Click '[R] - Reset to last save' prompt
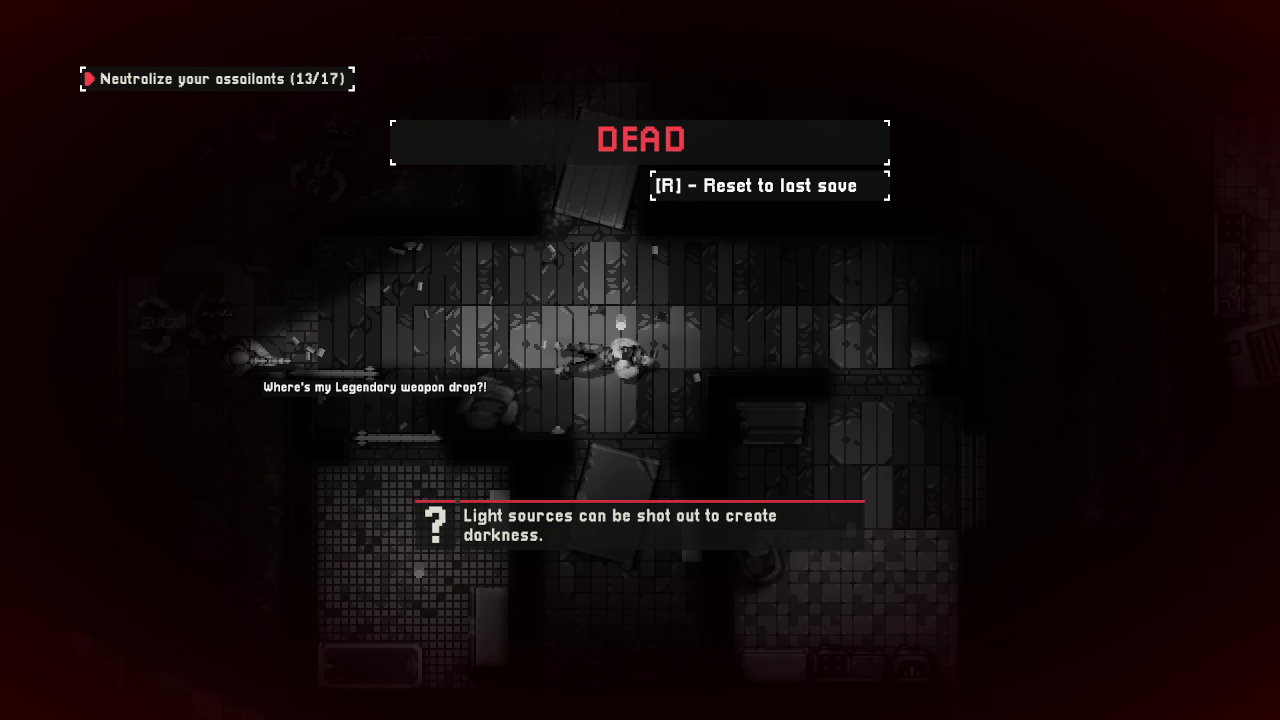1280x720 pixels. [769, 185]
